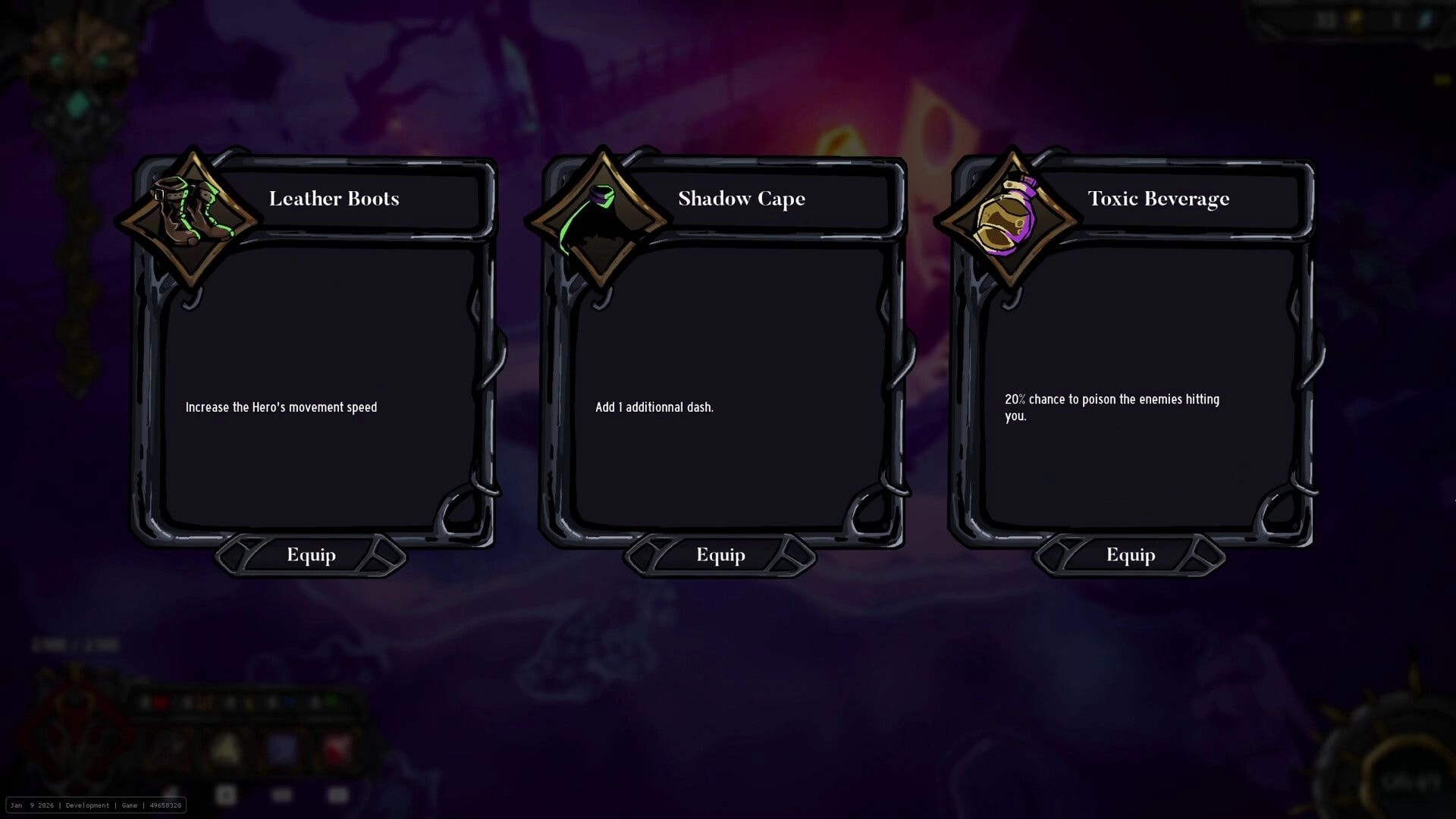Viewport: 1456px width, 819px height.
Task: Click the currency icon in the top-right HUD
Action: point(1356,18)
